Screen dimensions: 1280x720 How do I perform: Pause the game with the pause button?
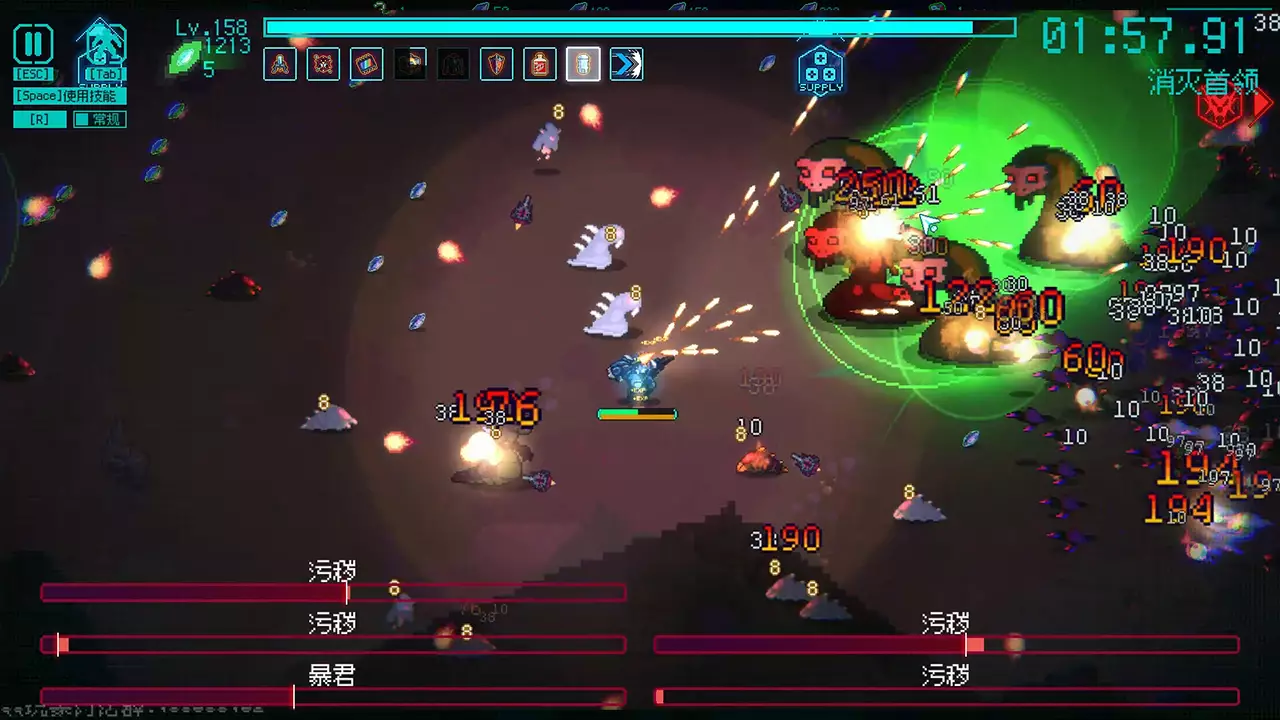coord(33,44)
